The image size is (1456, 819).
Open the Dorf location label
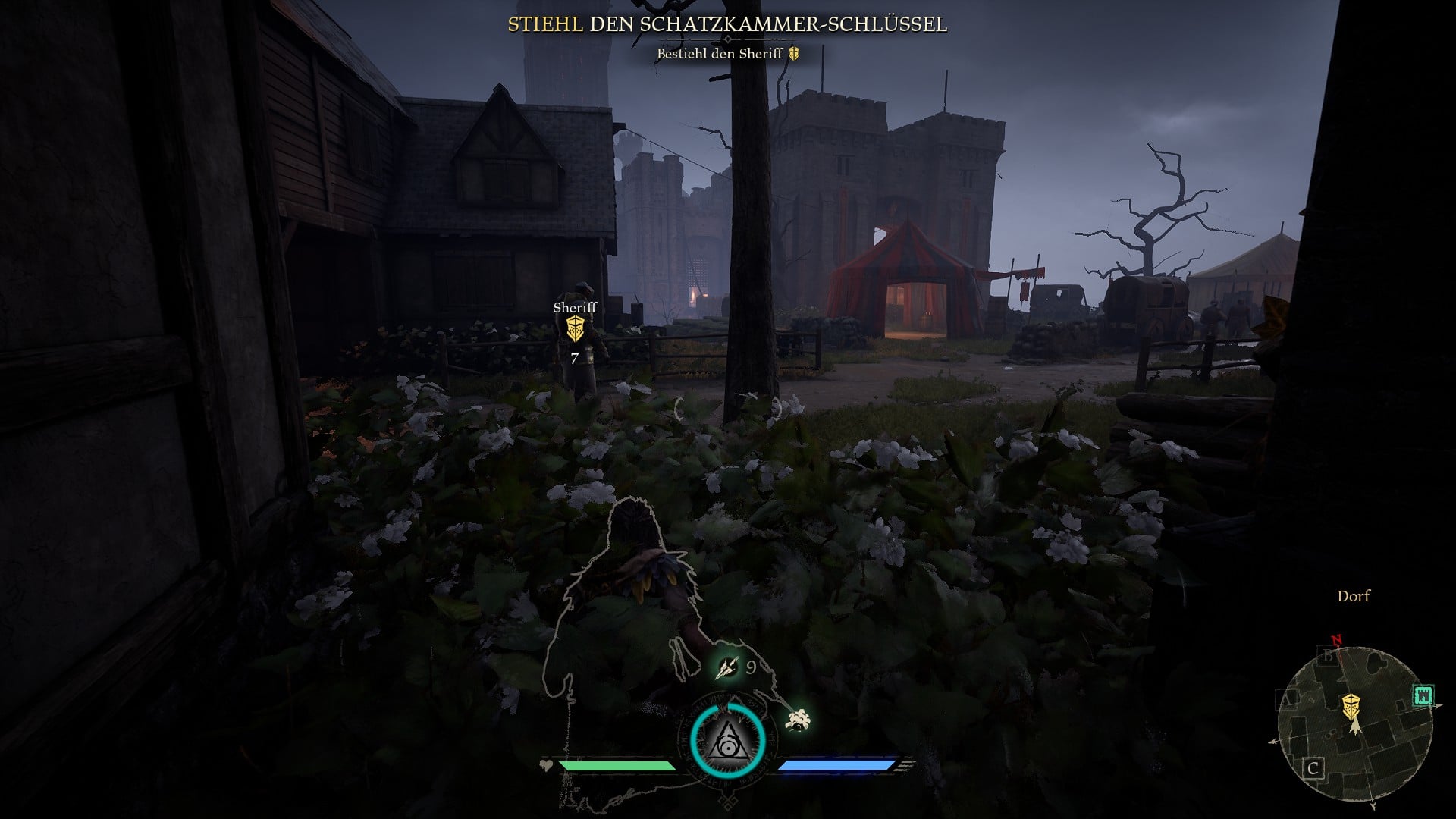click(1352, 597)
